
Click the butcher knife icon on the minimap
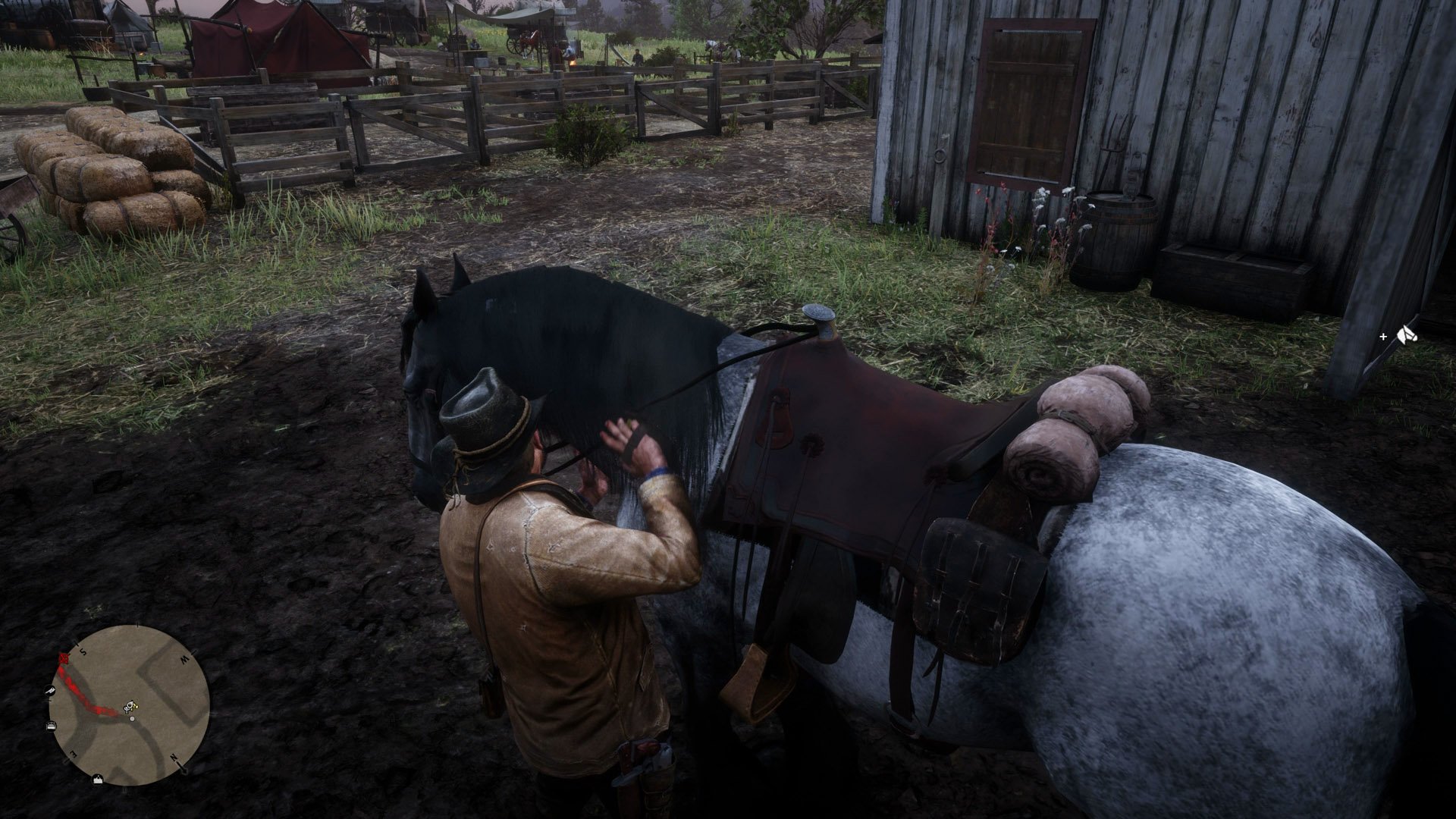pyautogui.click(x=51, y=690)
